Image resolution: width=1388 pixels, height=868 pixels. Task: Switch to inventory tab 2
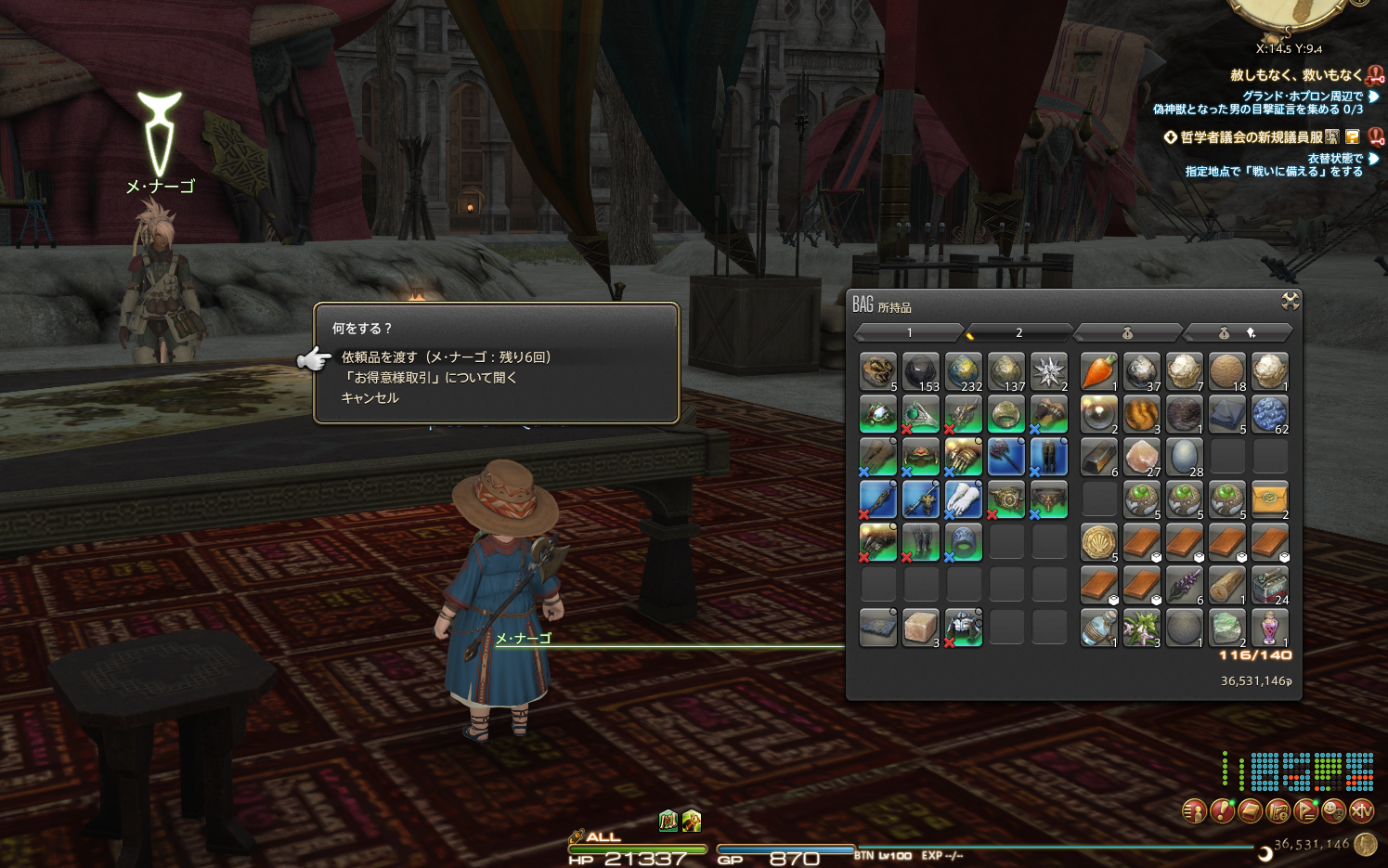(1018, 332)
